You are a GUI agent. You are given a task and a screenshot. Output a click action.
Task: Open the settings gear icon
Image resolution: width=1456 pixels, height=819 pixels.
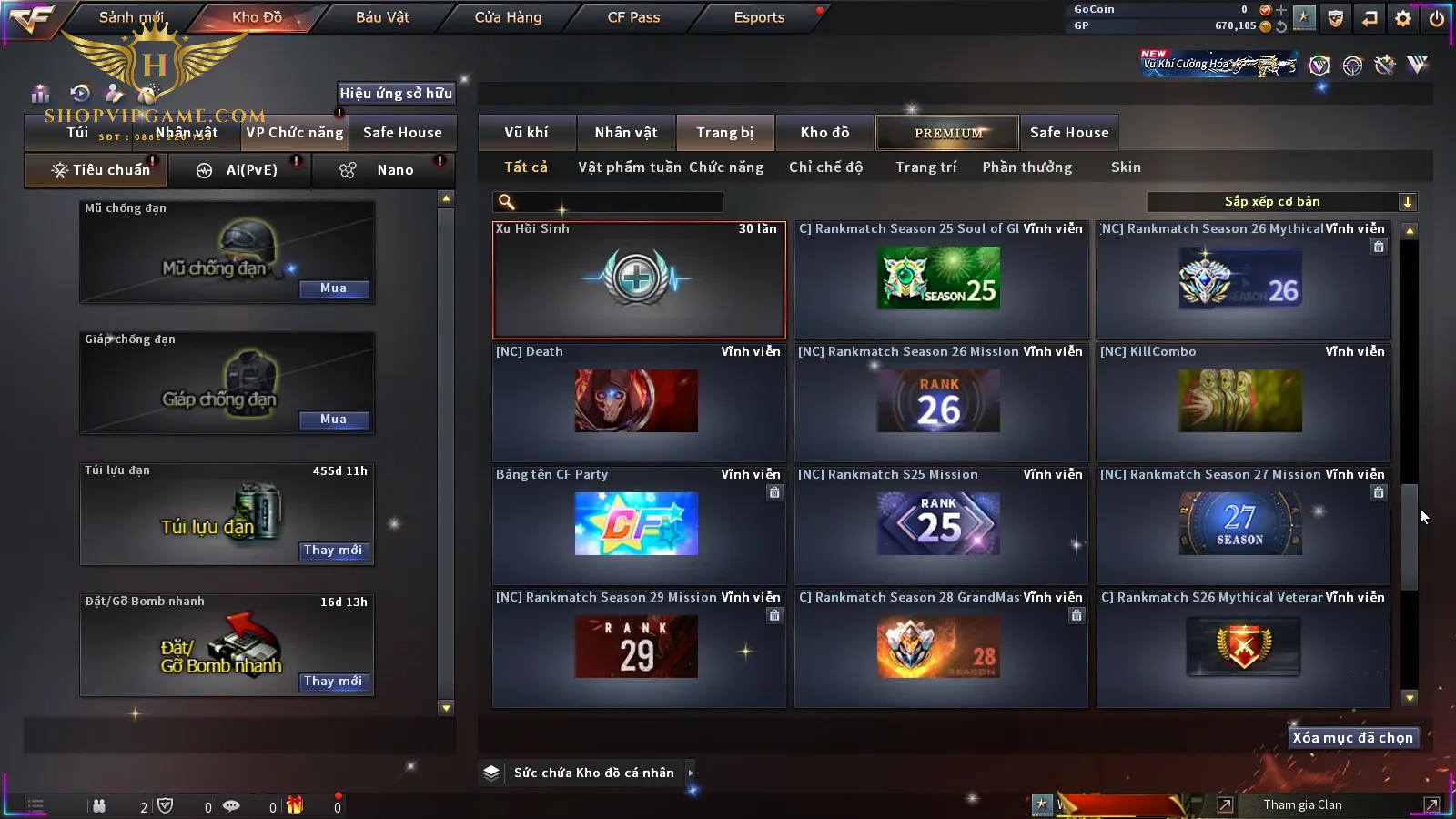pyautogui.click(x=1403, y=18)
